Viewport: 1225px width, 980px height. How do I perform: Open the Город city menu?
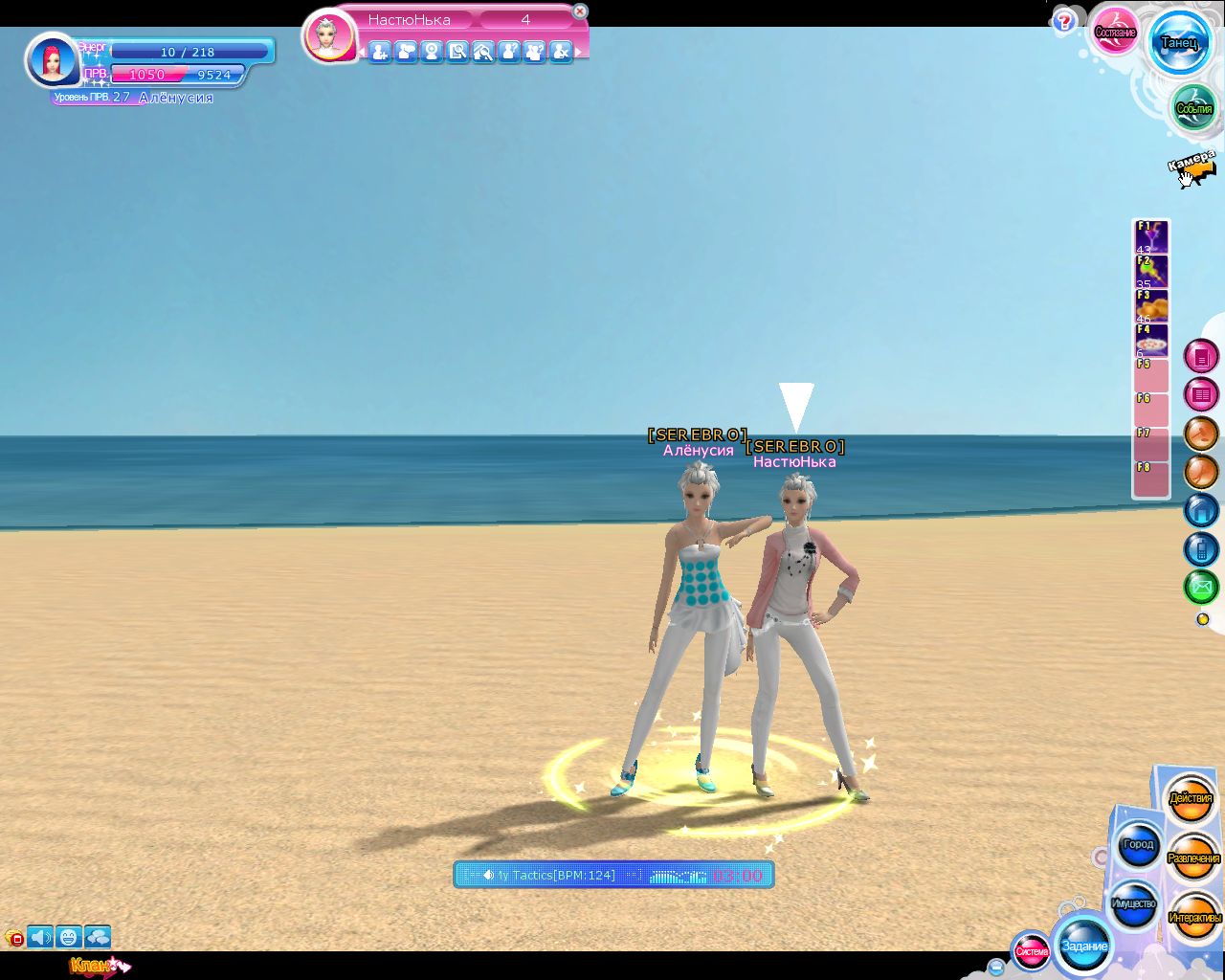(x=1139, y=845)
